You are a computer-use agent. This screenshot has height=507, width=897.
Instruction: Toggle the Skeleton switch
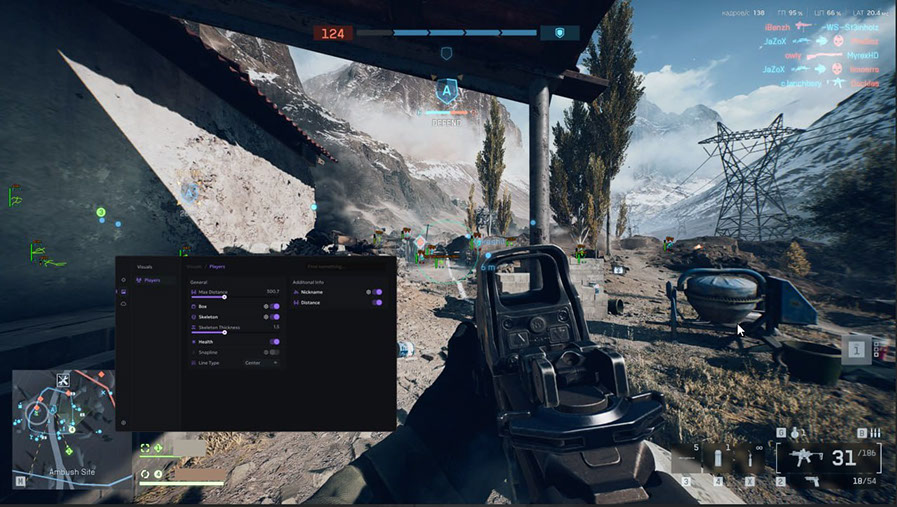274,317
